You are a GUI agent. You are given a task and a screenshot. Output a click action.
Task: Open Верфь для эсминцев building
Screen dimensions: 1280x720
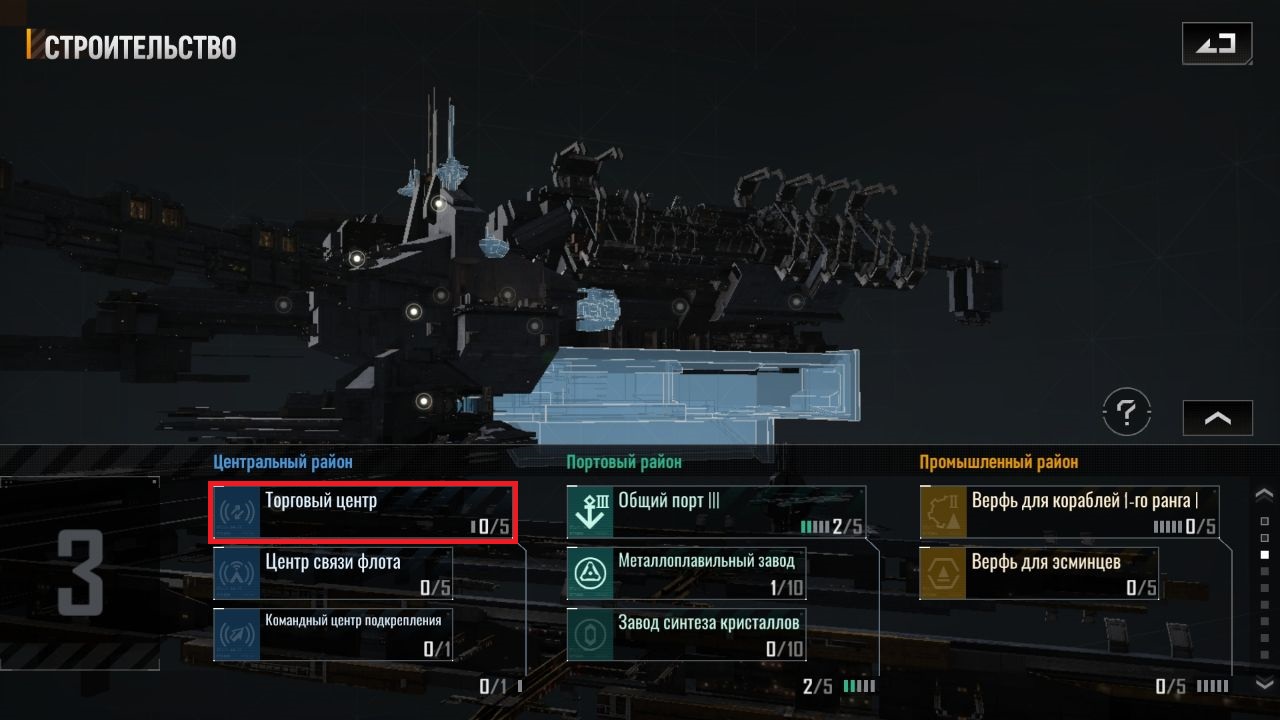[1039, 573]
